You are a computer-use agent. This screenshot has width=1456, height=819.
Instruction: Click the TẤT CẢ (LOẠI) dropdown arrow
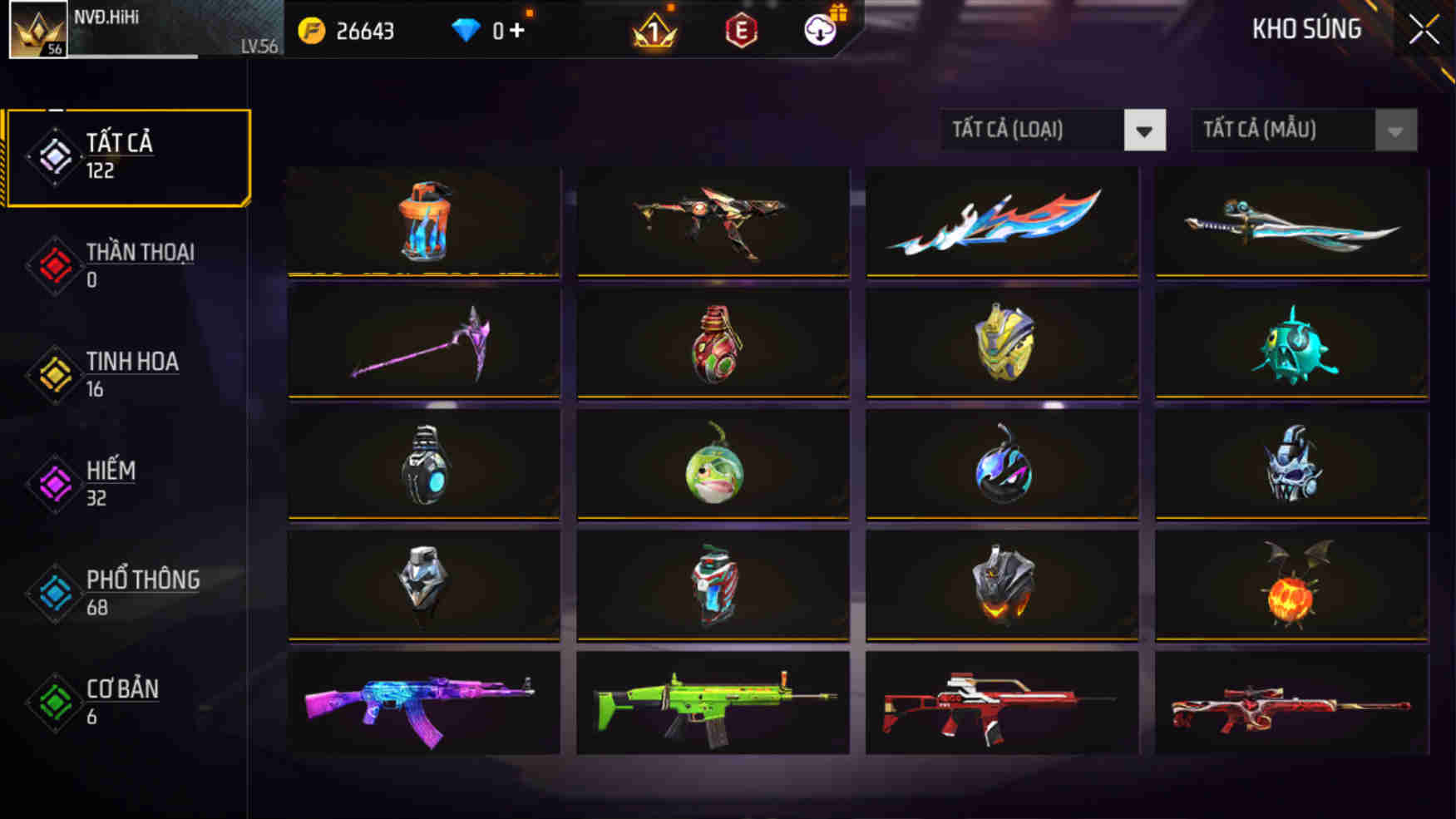pyautogui.click(x=1146, y=130)
